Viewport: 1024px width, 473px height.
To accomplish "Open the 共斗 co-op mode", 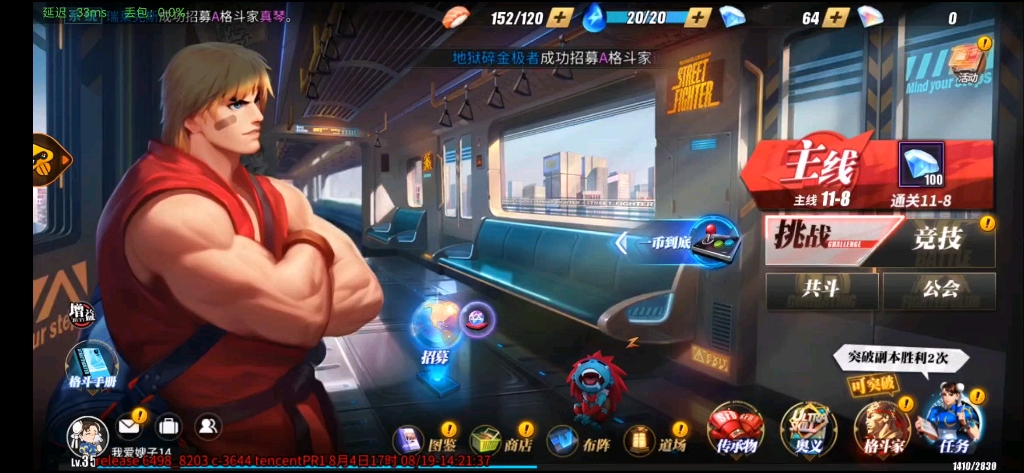I will pos(821,290).
